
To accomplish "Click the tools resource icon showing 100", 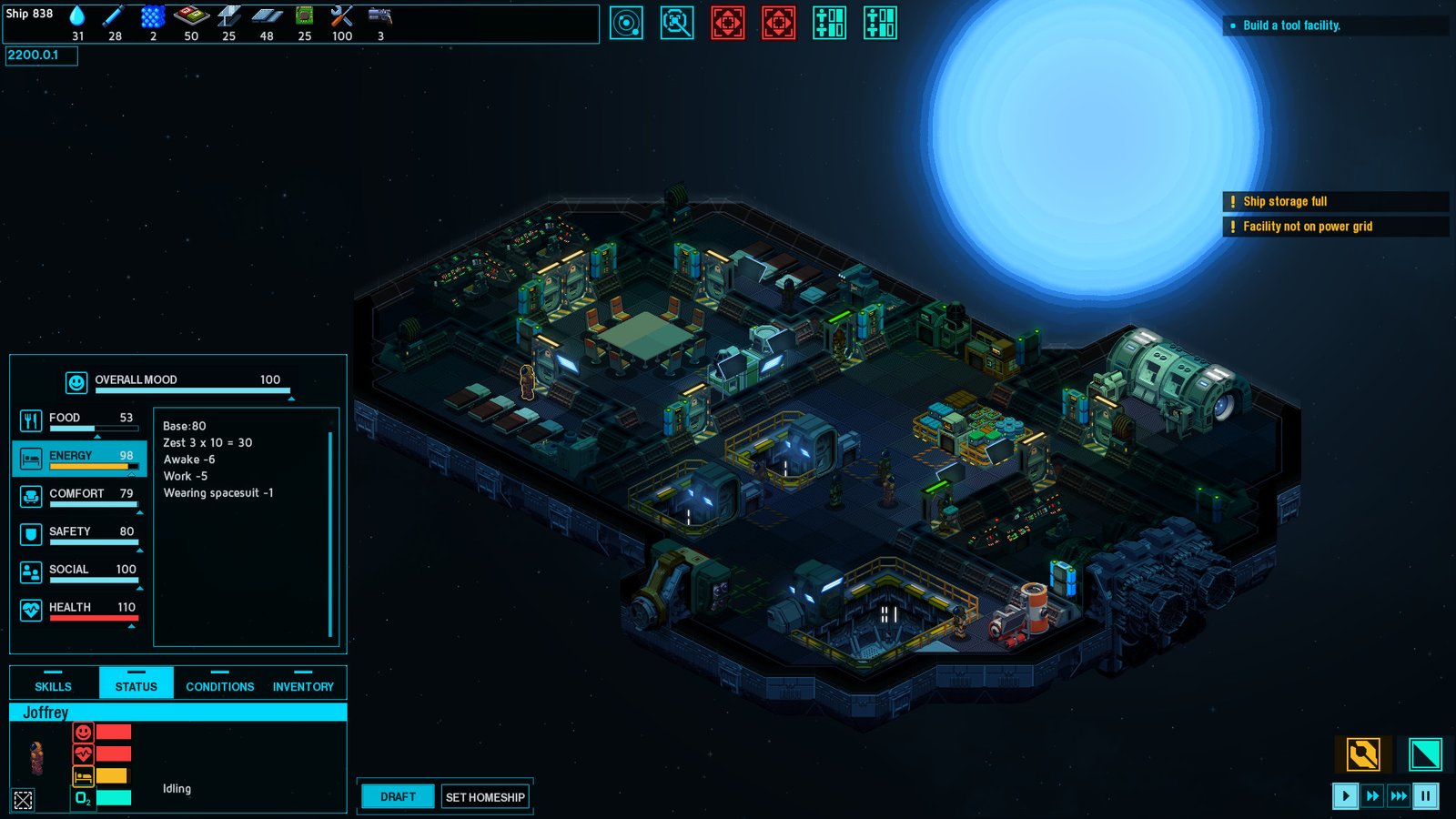I will coord(342,15).
